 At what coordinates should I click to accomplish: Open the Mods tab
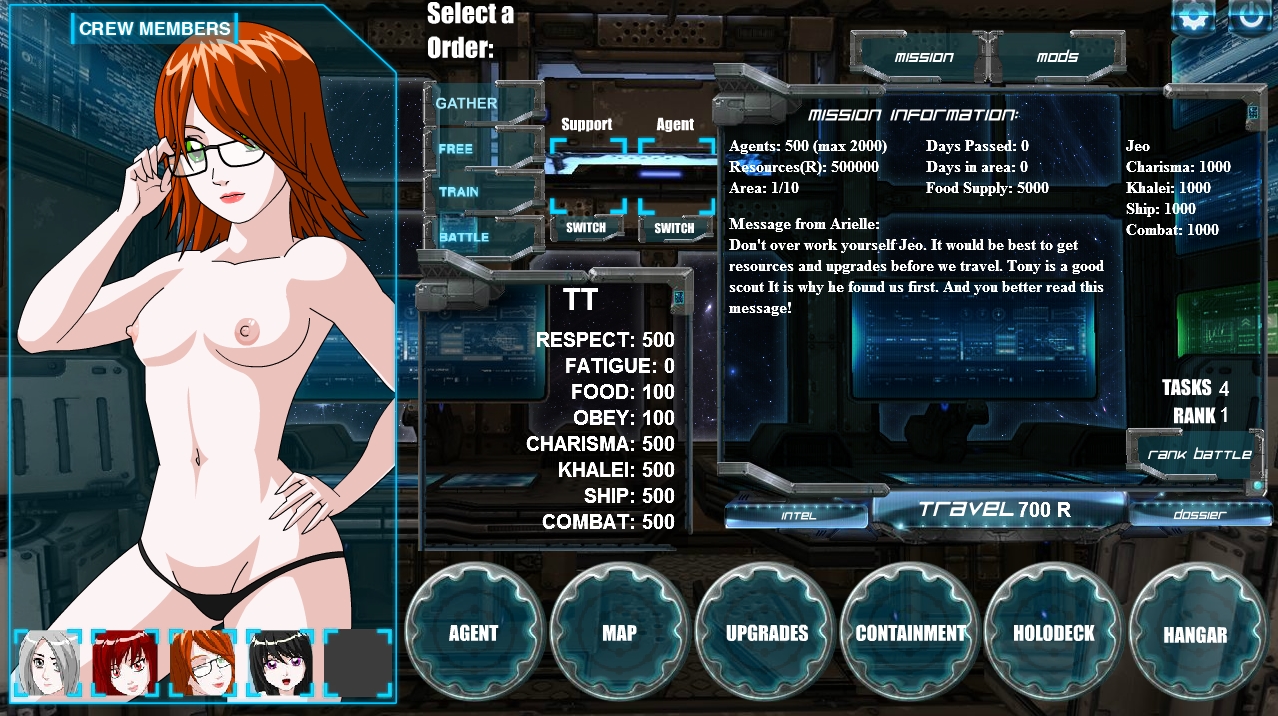coord(1057,57)
